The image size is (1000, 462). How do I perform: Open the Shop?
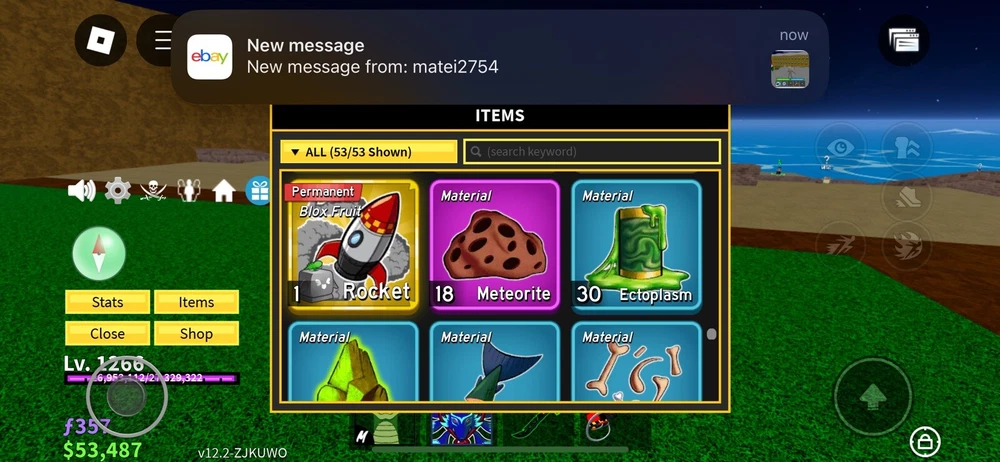196,334
